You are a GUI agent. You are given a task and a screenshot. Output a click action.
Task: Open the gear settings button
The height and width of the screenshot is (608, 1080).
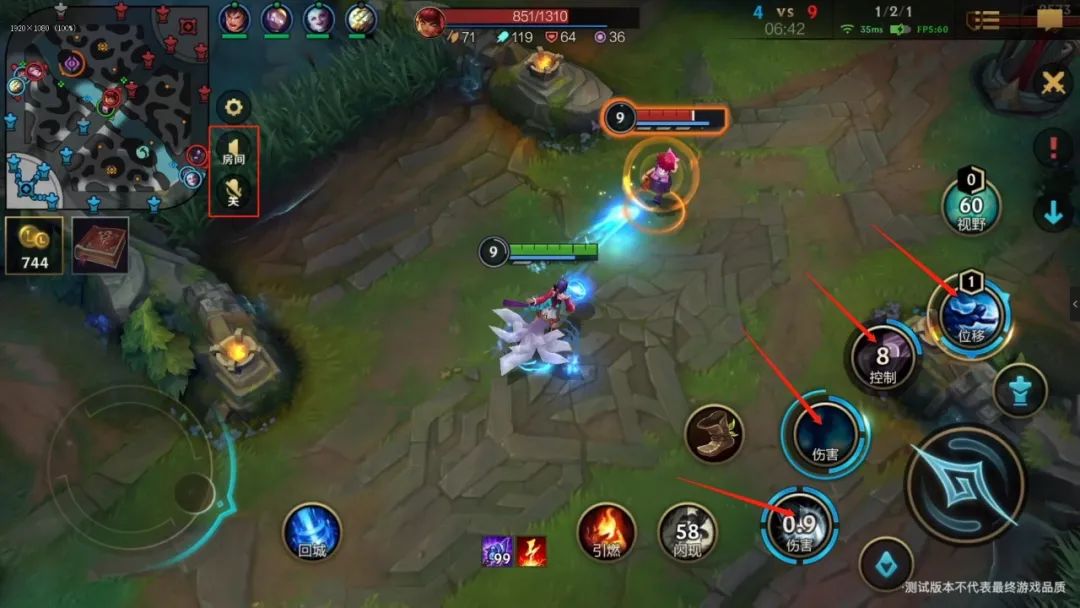tap(234, 106)
